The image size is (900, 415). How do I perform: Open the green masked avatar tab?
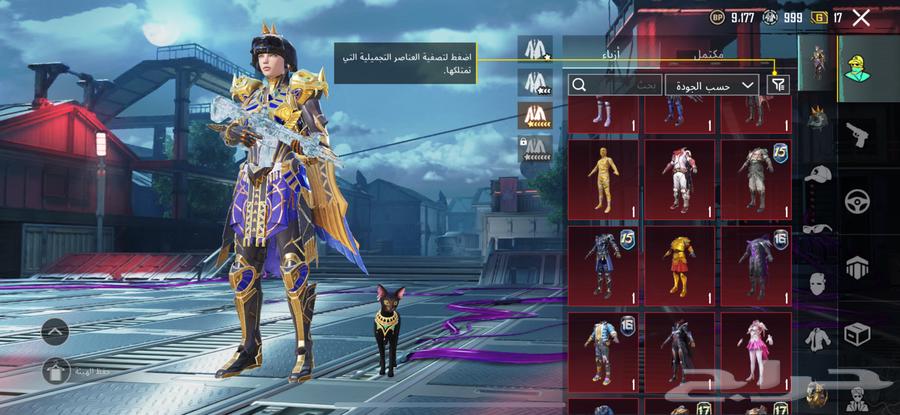pos(857,65)
